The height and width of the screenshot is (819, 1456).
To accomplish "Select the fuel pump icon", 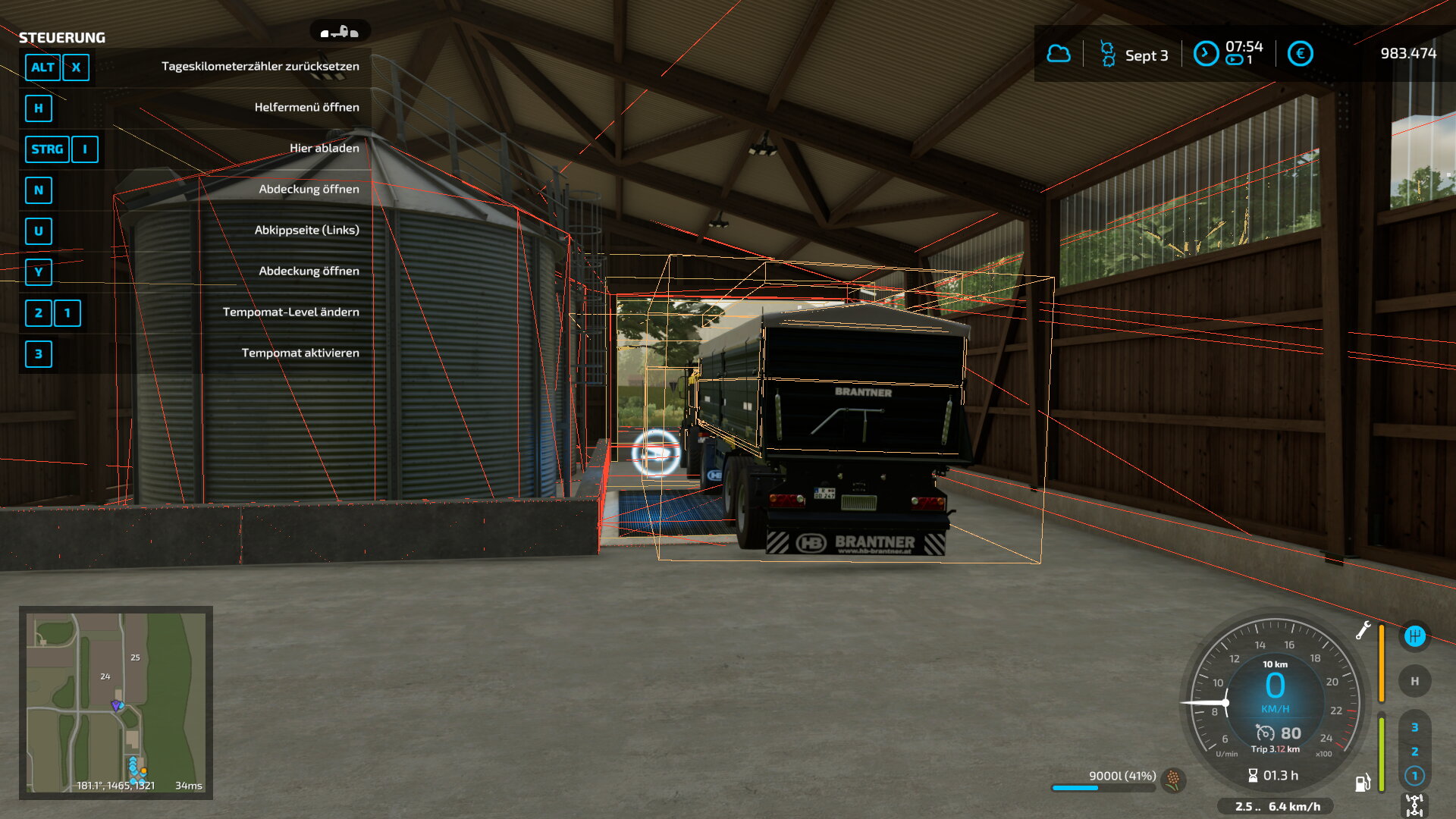I will (x=1363, y=783).
